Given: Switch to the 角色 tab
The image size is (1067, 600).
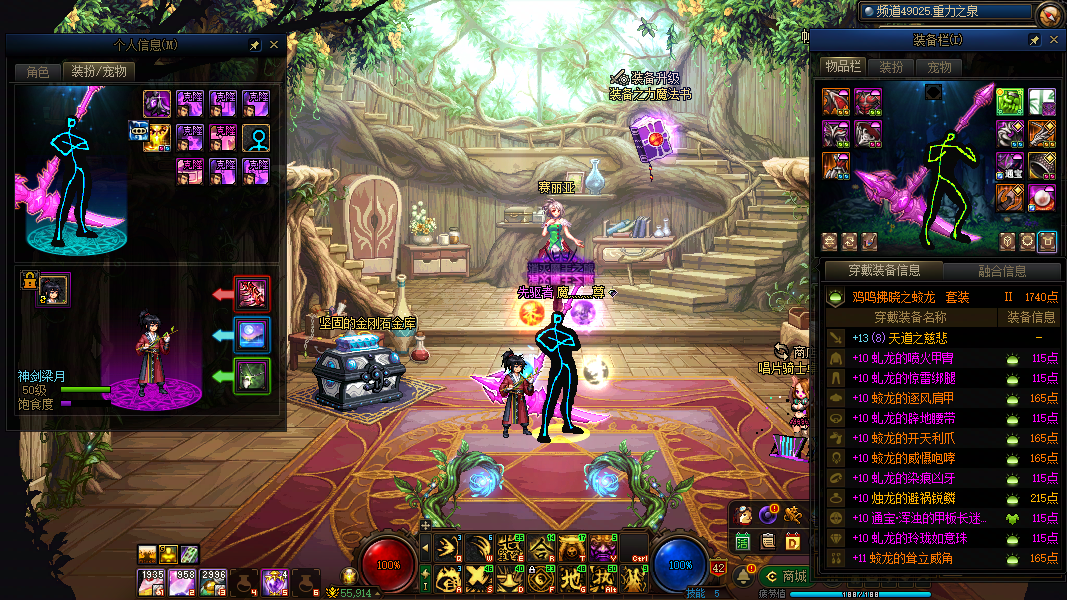Looking at the screenshot, I should (x=38, y=72).
